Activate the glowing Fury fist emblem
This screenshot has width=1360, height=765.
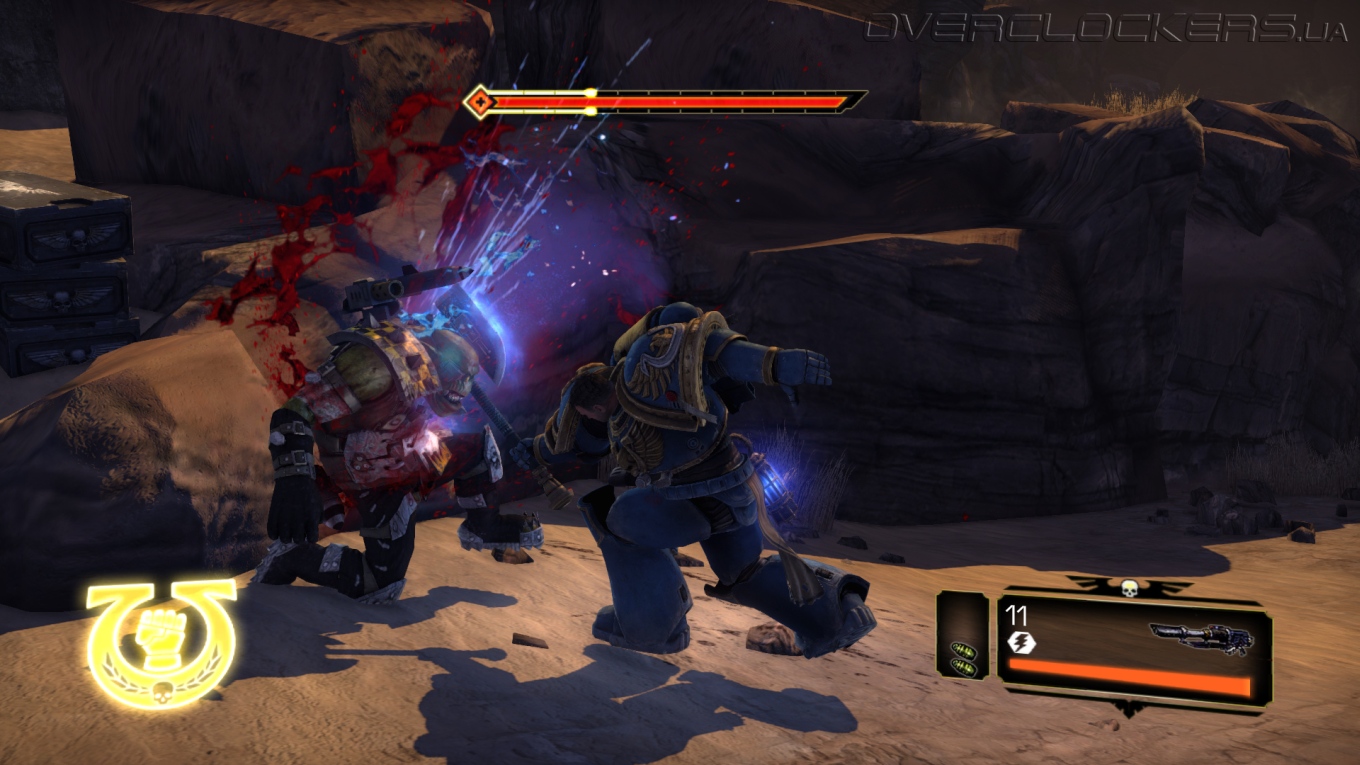click(160, 641)
